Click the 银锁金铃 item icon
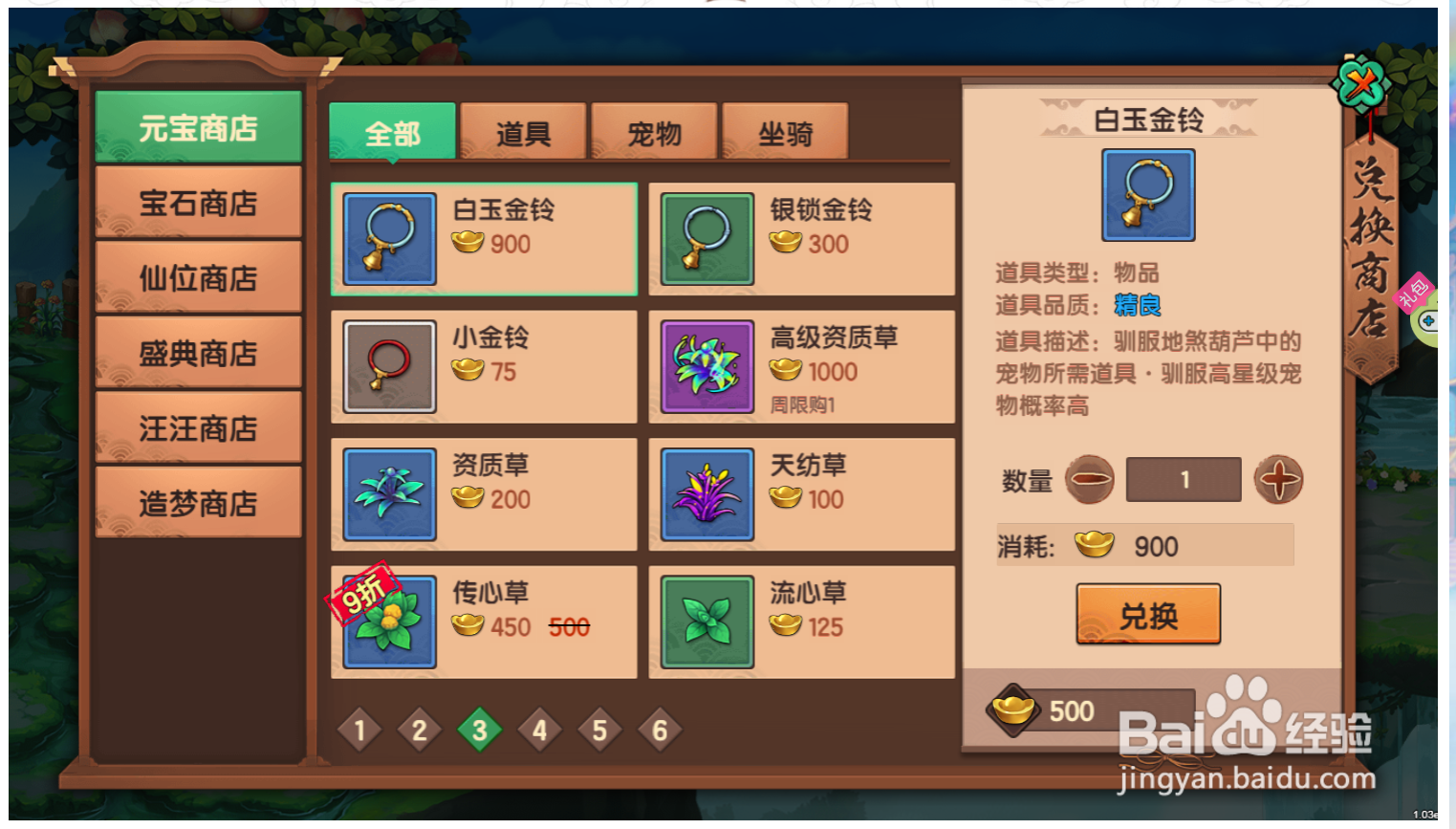Screen dimensions: 1456x829 pos(706,239)
